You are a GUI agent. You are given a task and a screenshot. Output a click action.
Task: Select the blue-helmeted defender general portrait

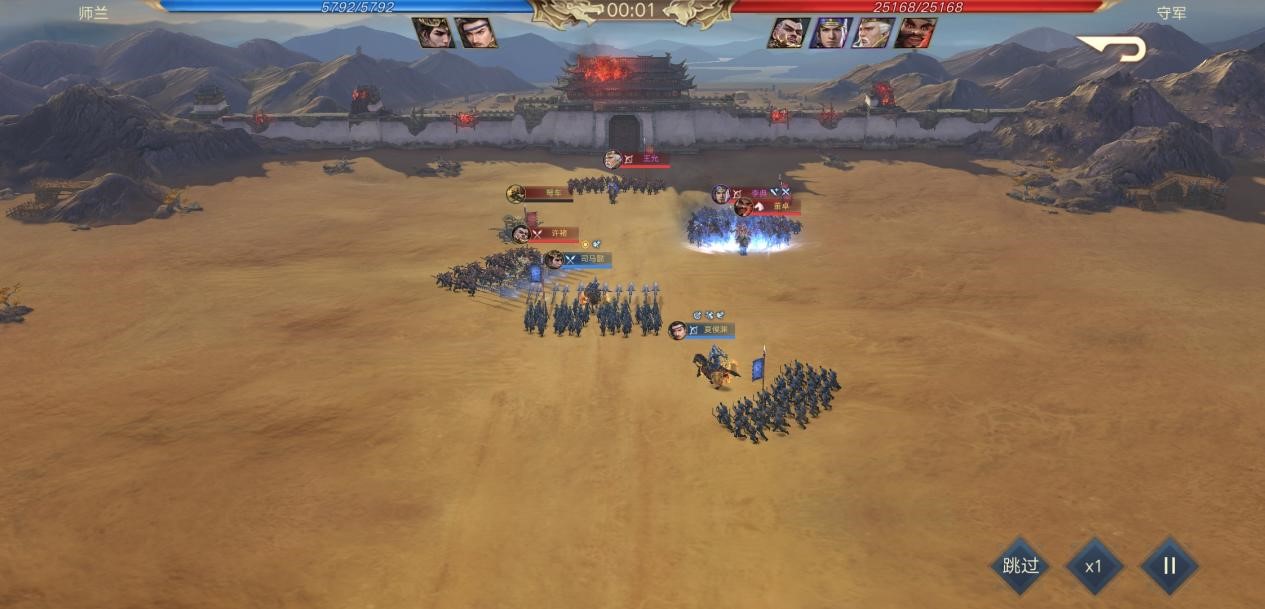(x=830, y=33)
